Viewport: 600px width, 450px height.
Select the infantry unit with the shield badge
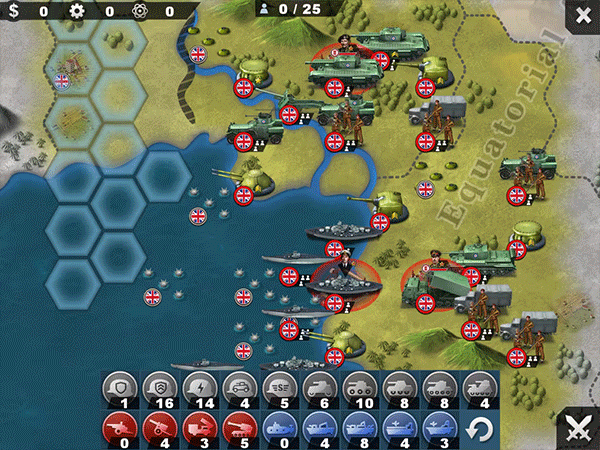pyautogui.click(x=120, y=388)
